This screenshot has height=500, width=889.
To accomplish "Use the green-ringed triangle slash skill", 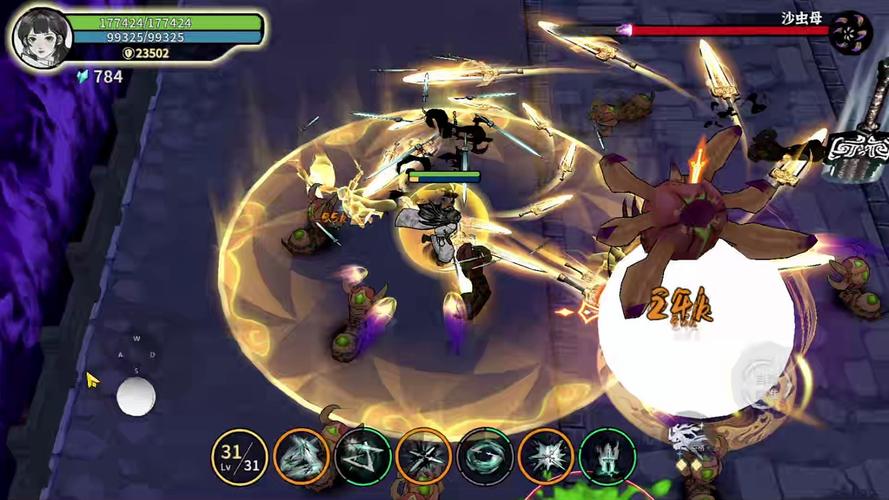I will (362, 457).
